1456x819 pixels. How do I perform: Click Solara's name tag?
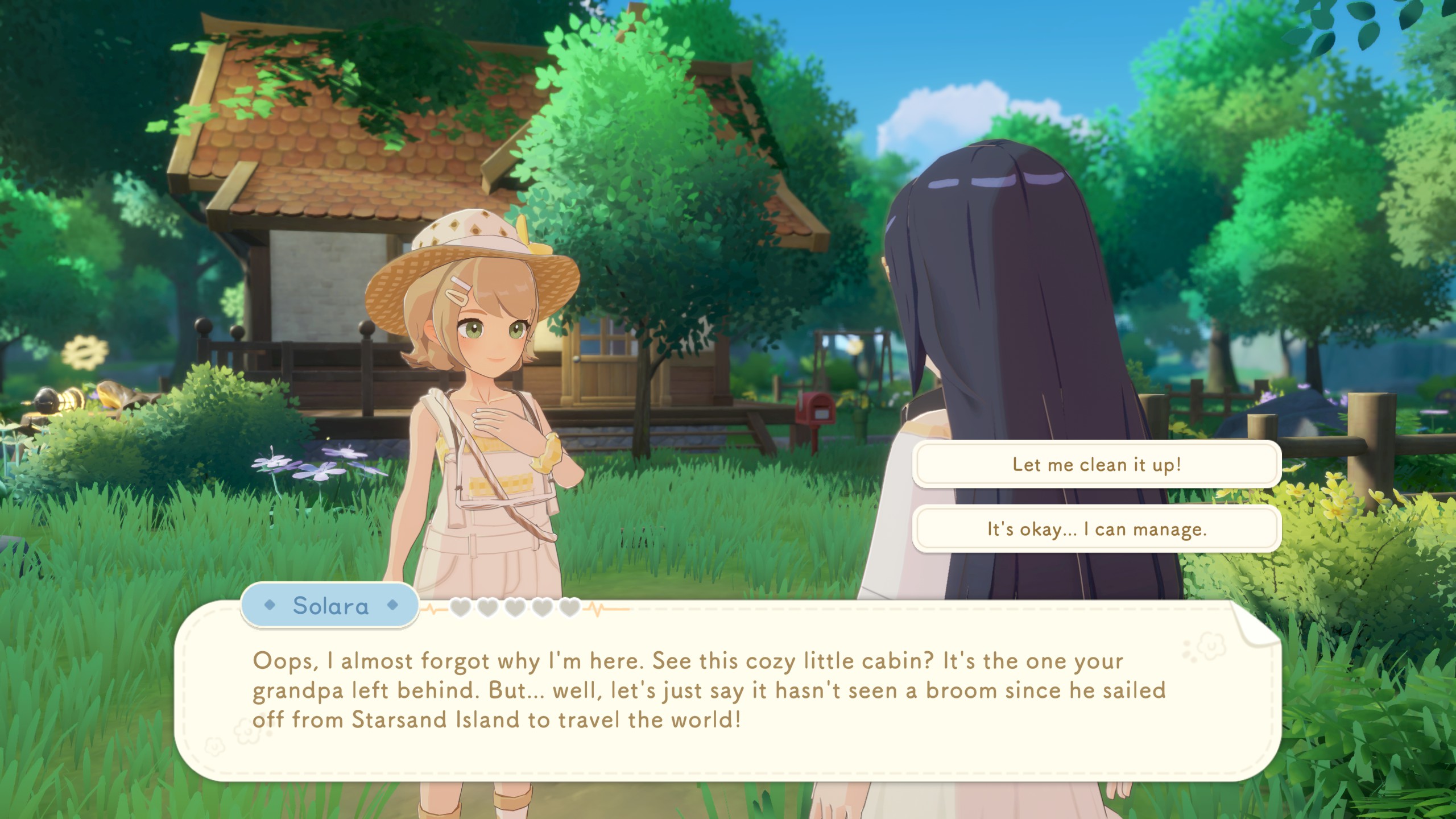pyautogui.click(x=330, y=606)
